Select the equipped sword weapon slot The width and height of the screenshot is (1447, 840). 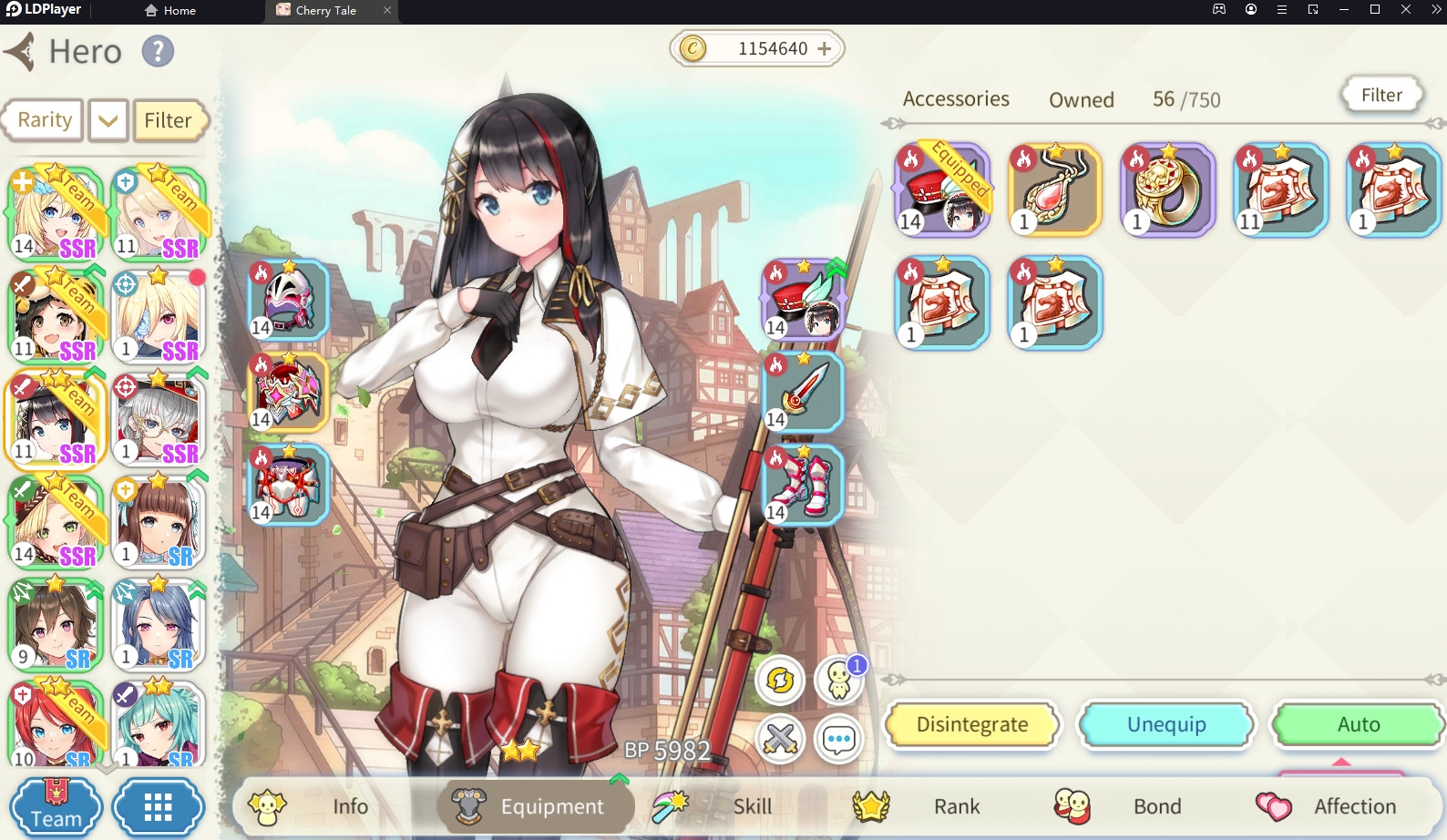coord(803,394)
